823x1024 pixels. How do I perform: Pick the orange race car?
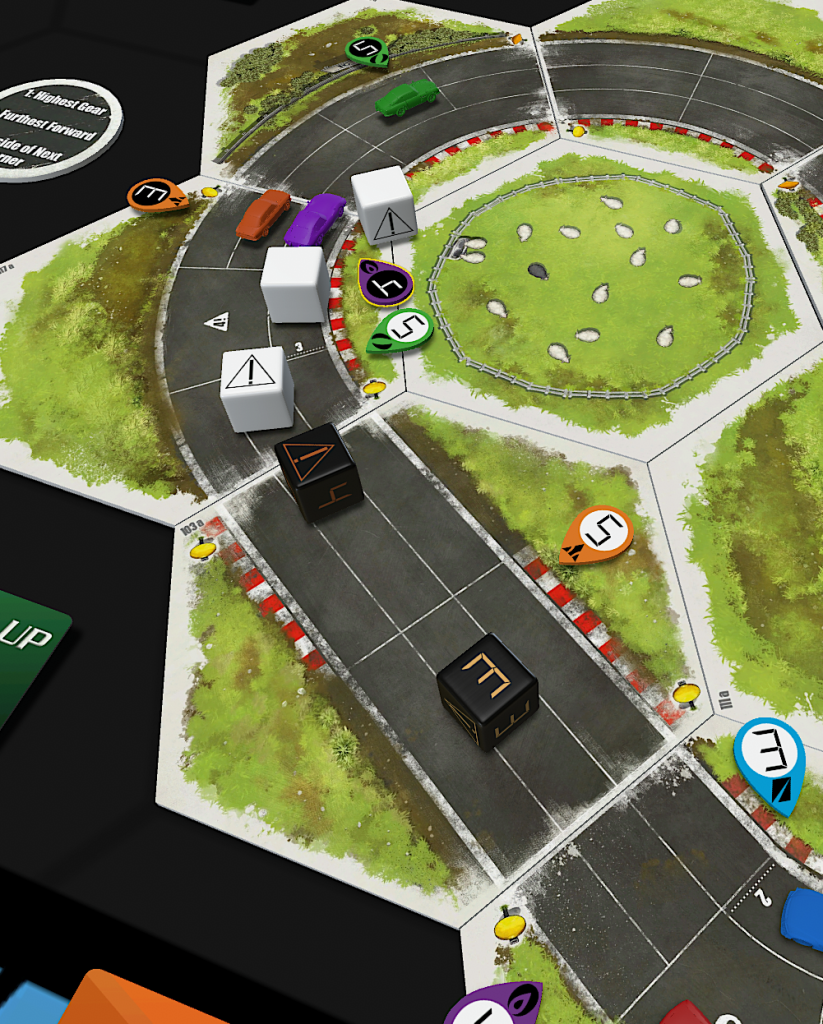point(263,214)
